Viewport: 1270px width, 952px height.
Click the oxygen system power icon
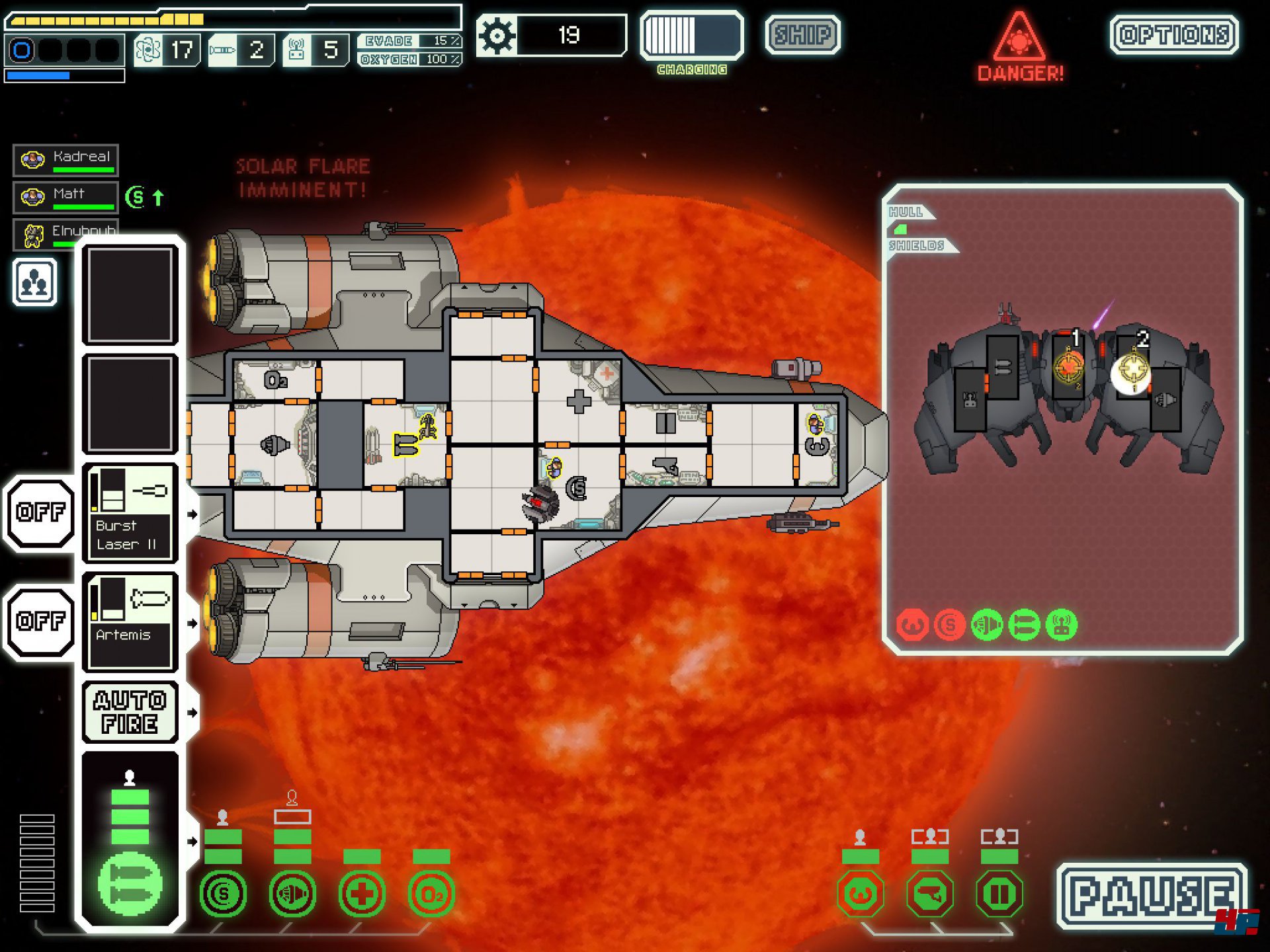tap(431, 894)
